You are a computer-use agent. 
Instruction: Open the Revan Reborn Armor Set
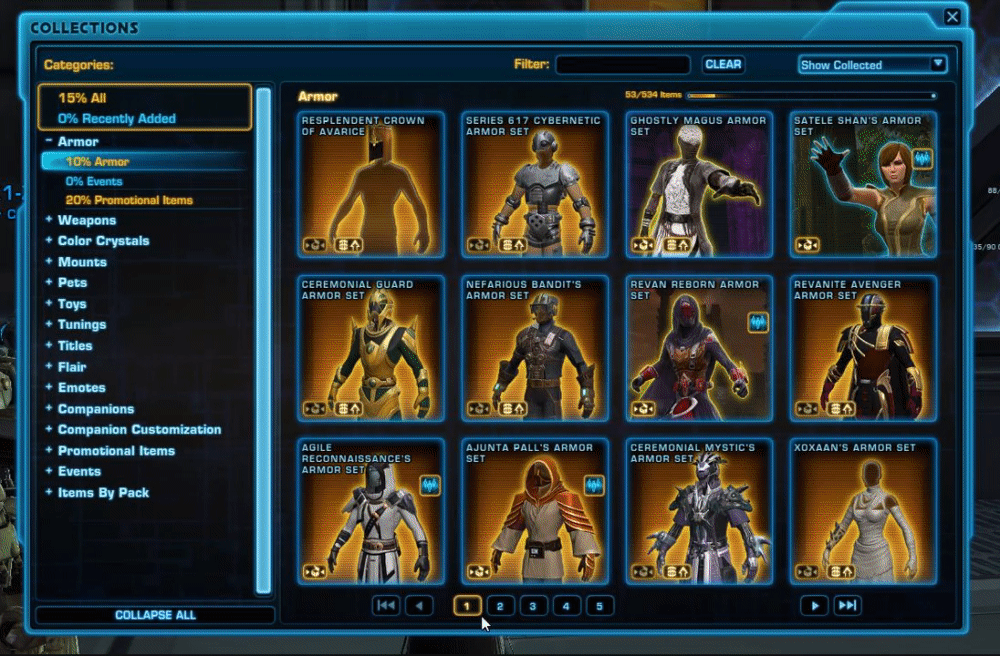pyautogui.click(x=700, y=348)
